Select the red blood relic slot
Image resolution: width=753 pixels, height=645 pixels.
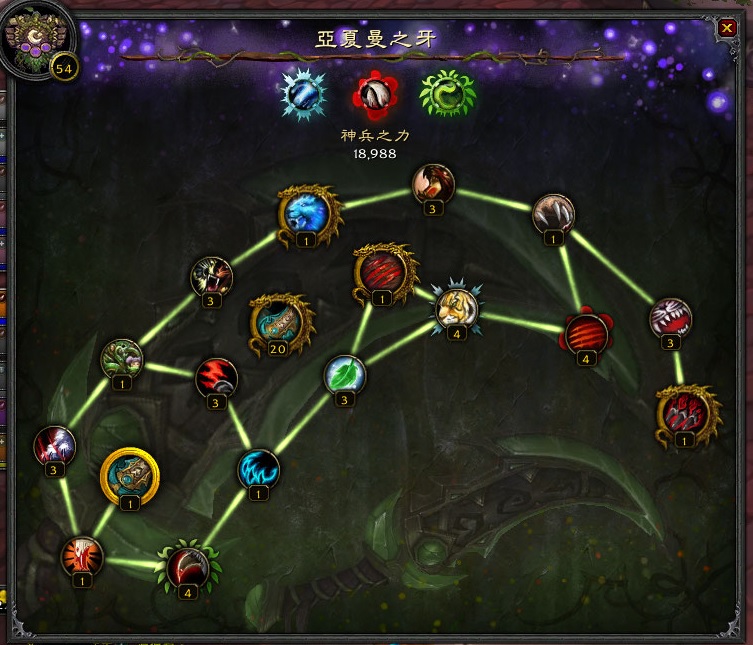[x=374, y=94]
